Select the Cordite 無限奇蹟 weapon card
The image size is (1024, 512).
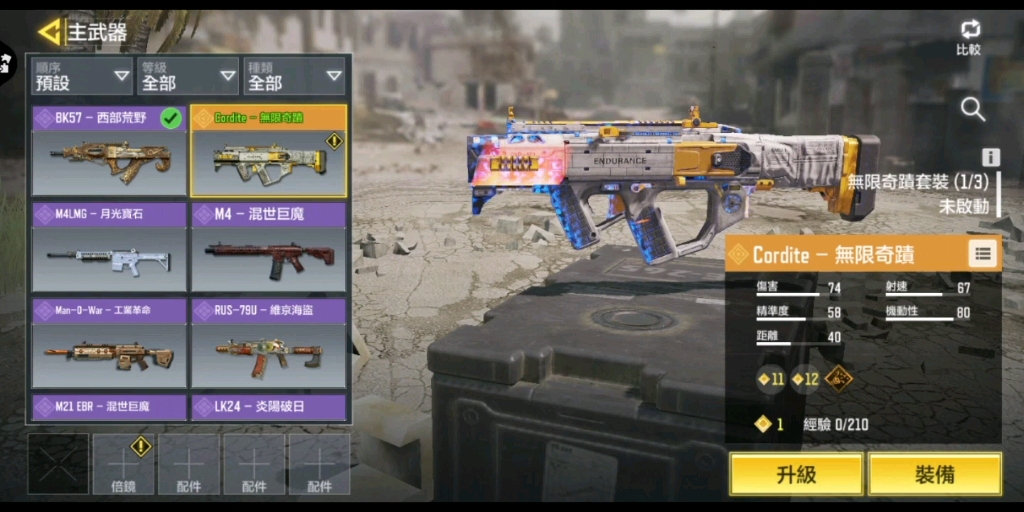[268, 151]
